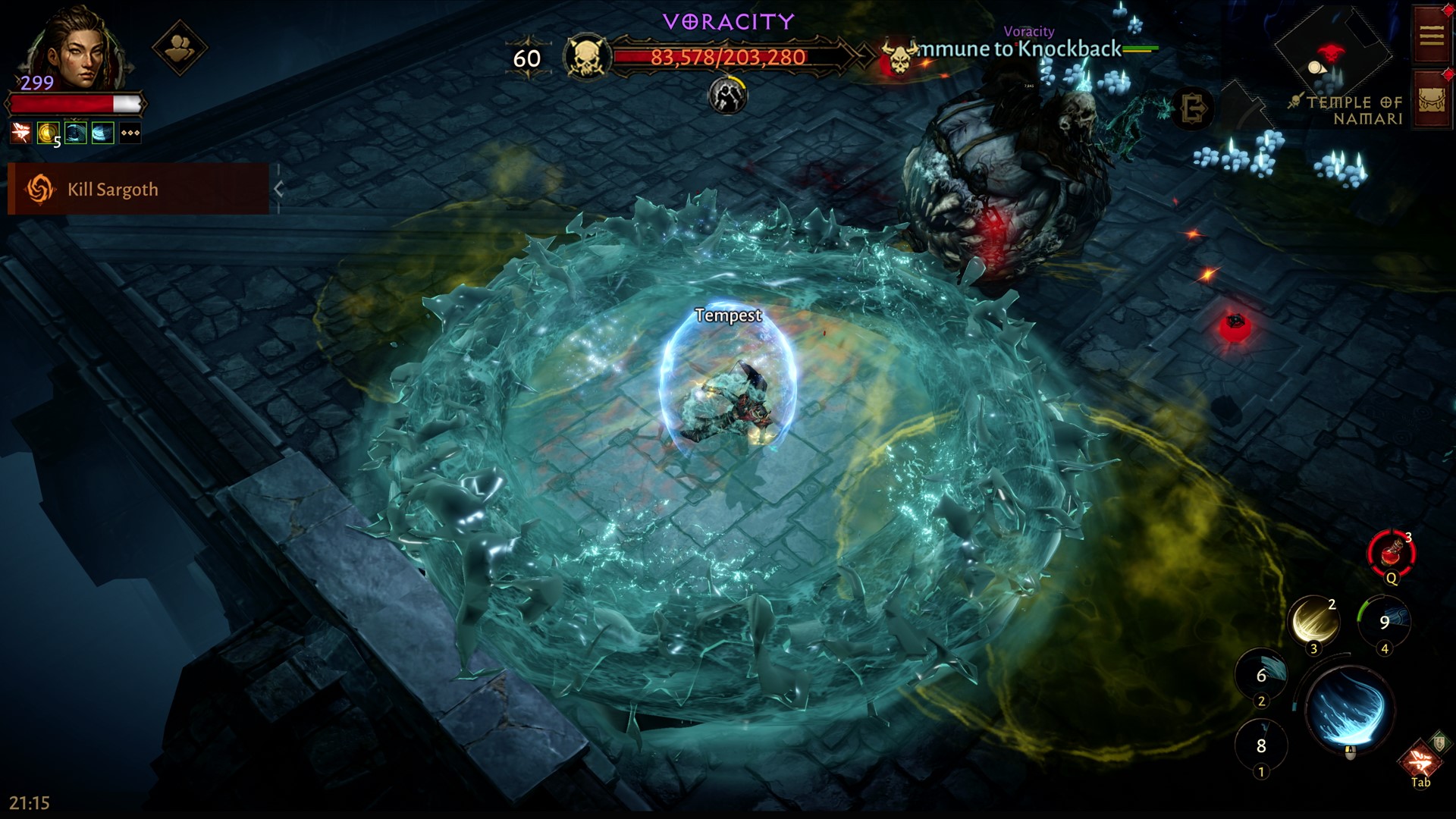
Task: Collapse the quest tracker with its chevron
Action: click(279, 189)
